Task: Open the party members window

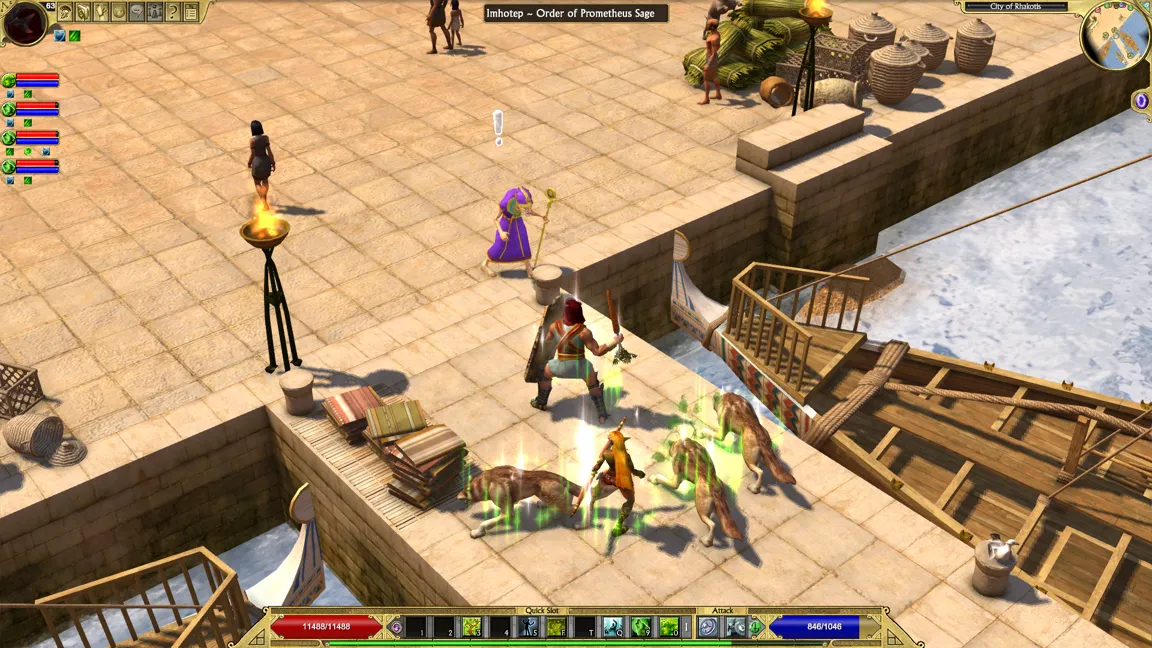Action: (155, 12)
